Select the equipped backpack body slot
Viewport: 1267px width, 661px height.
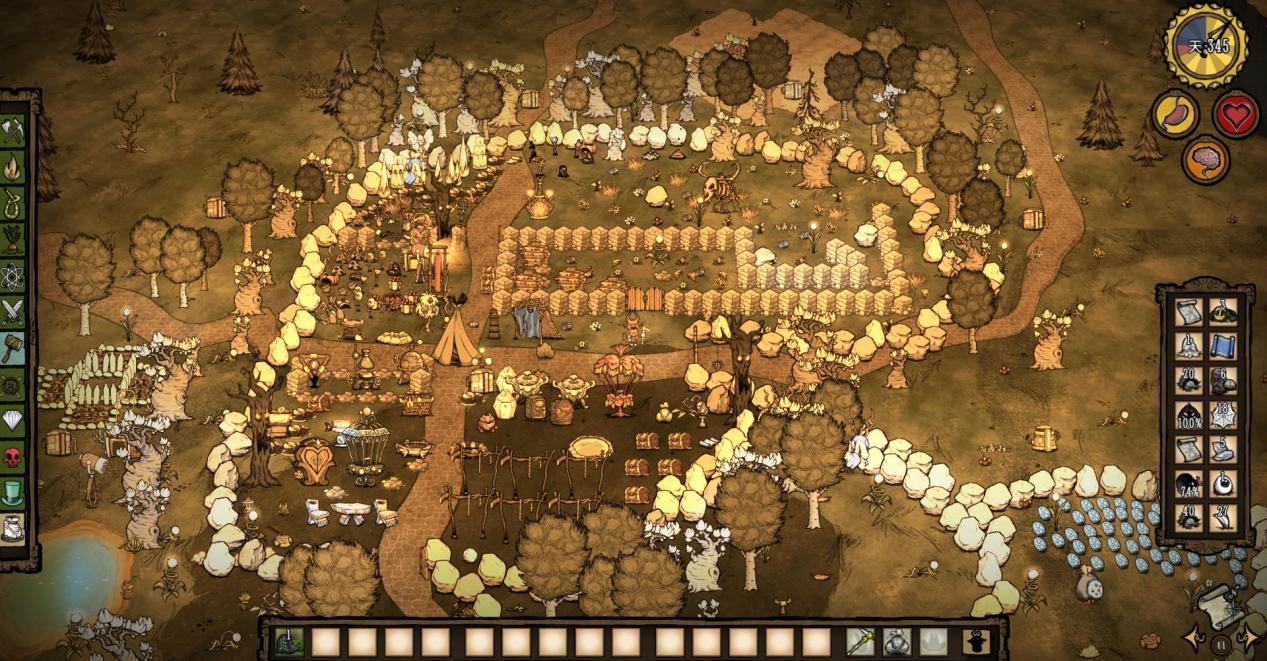tap(895, 642)
